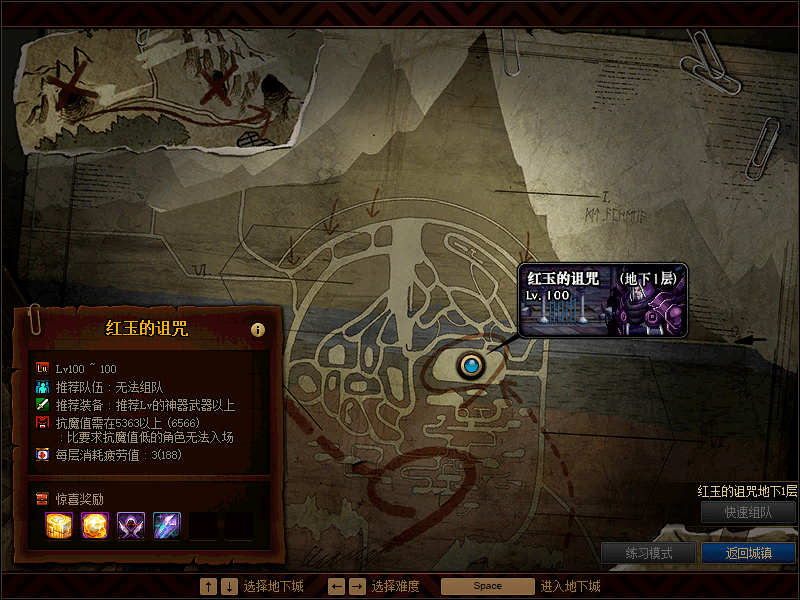Choose the 快速组队 quick party button
The image size is (800, 600).
748,512
